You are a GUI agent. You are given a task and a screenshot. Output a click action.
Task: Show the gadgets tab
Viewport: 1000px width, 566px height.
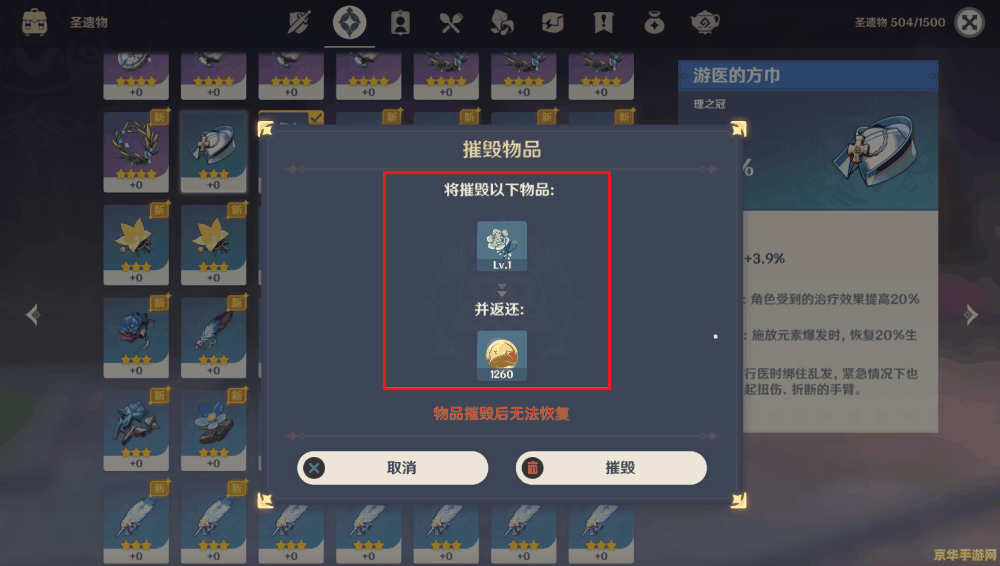click(x=553, y=22)
